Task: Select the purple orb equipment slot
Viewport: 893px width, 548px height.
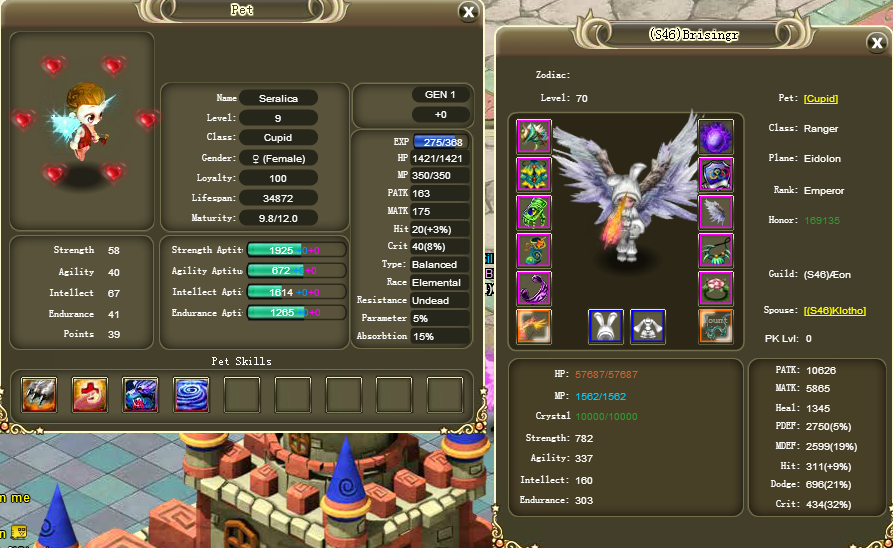Action: (x=716, y=137)
